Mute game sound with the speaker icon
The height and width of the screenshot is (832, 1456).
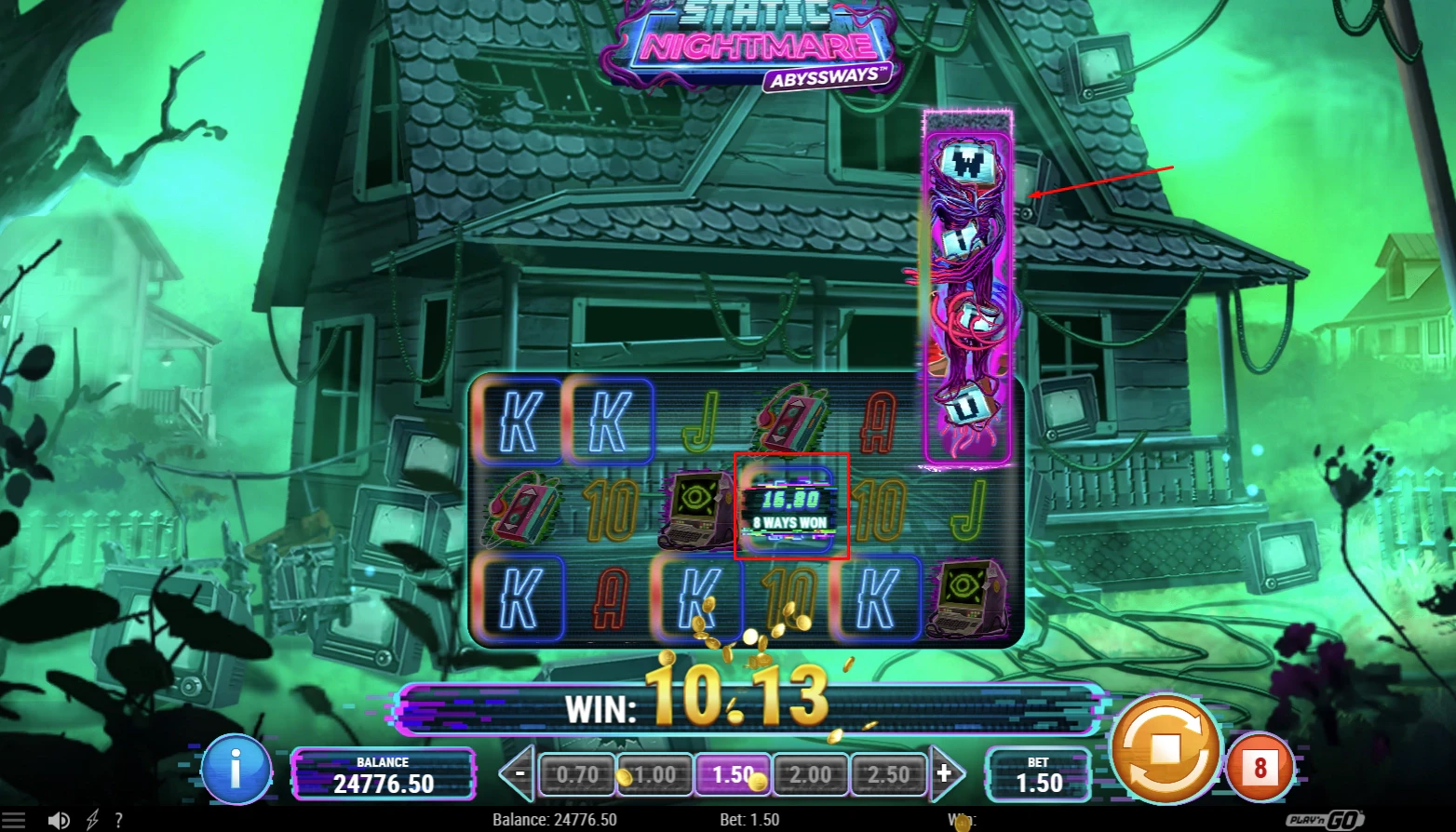(x=60, y=820)
